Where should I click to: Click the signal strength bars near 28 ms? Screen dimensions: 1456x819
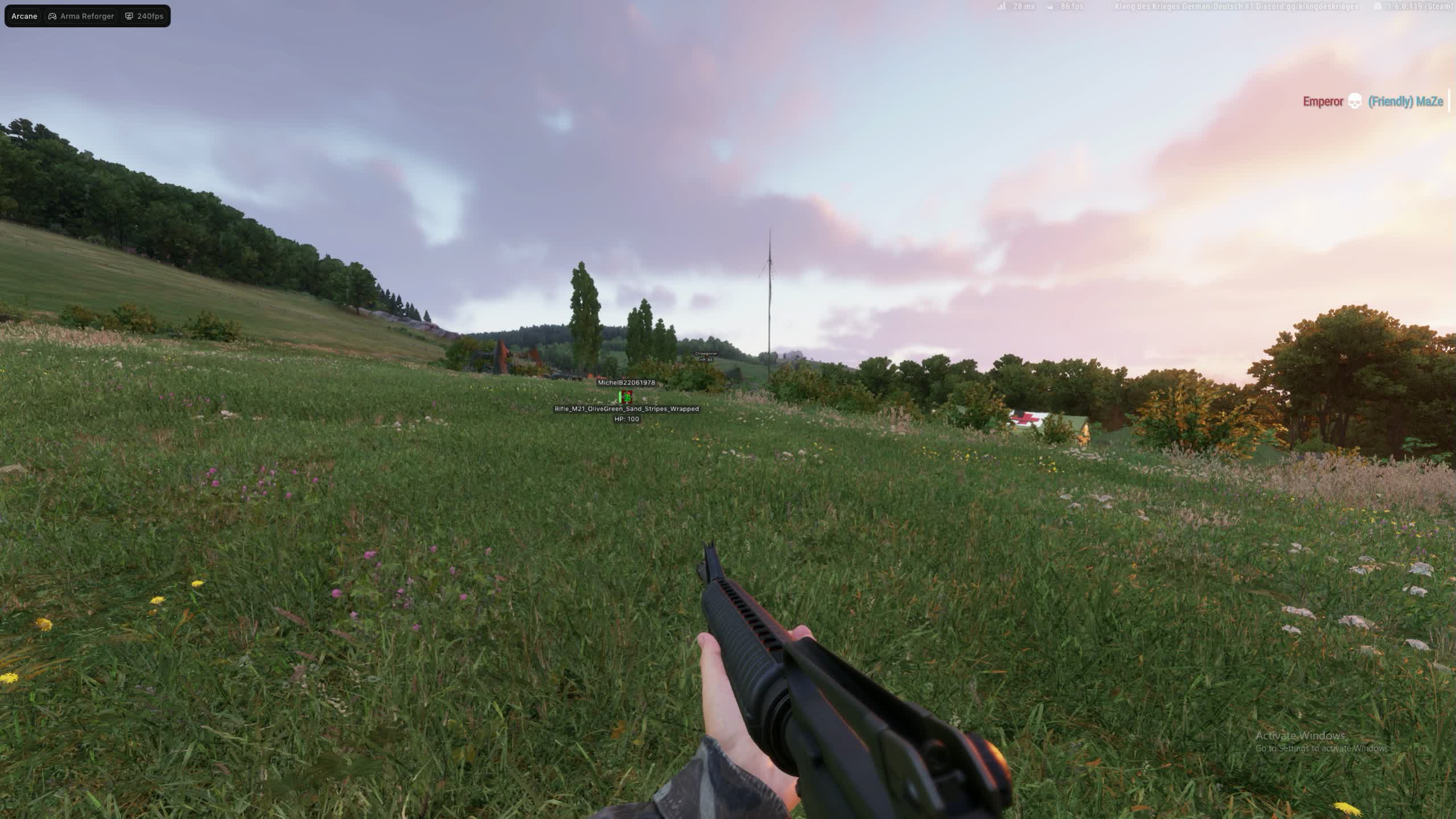(1002, 7)
